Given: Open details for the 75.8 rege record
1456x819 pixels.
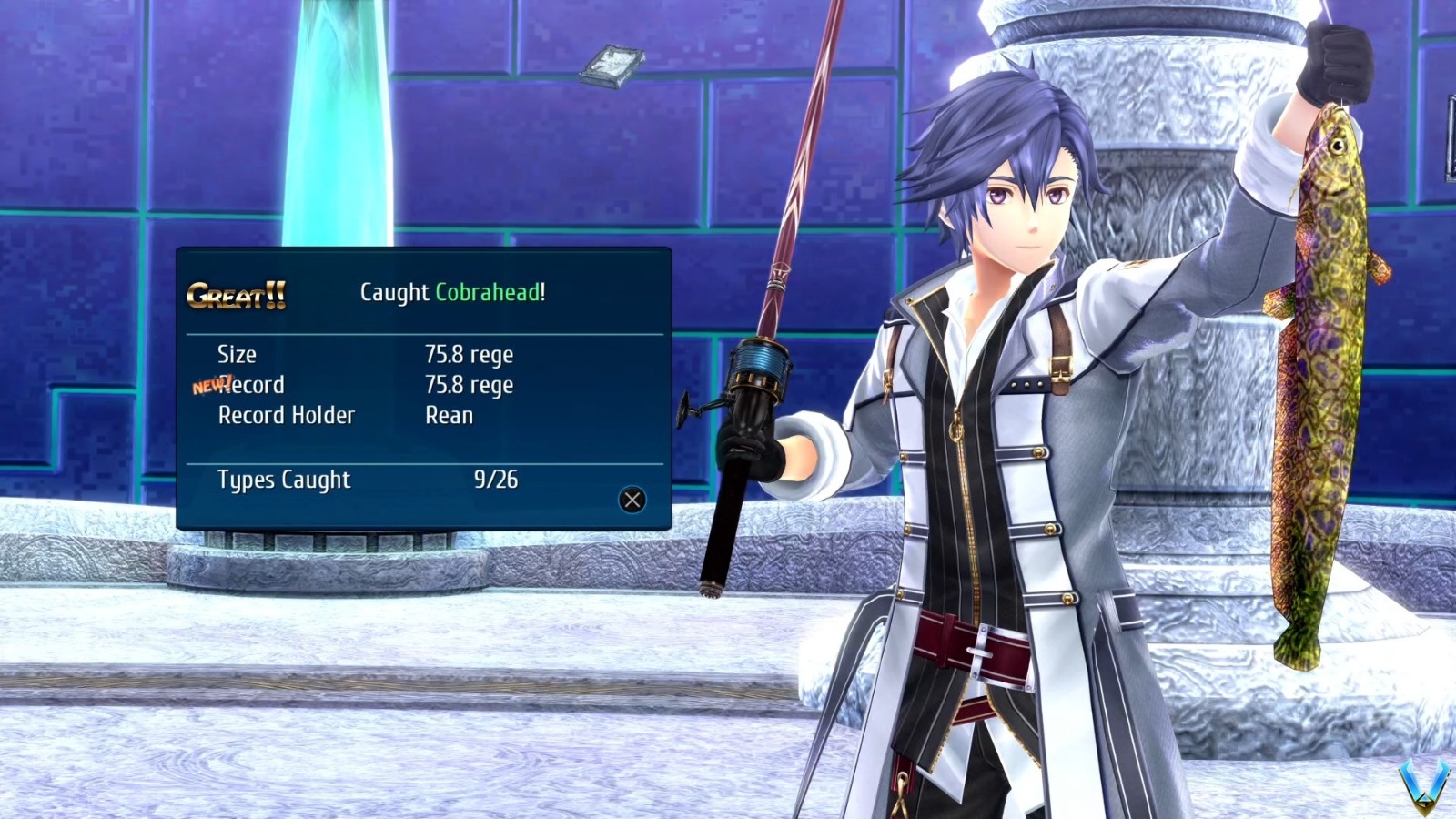Looking at the screenshot, I should (x=468, y=385).
